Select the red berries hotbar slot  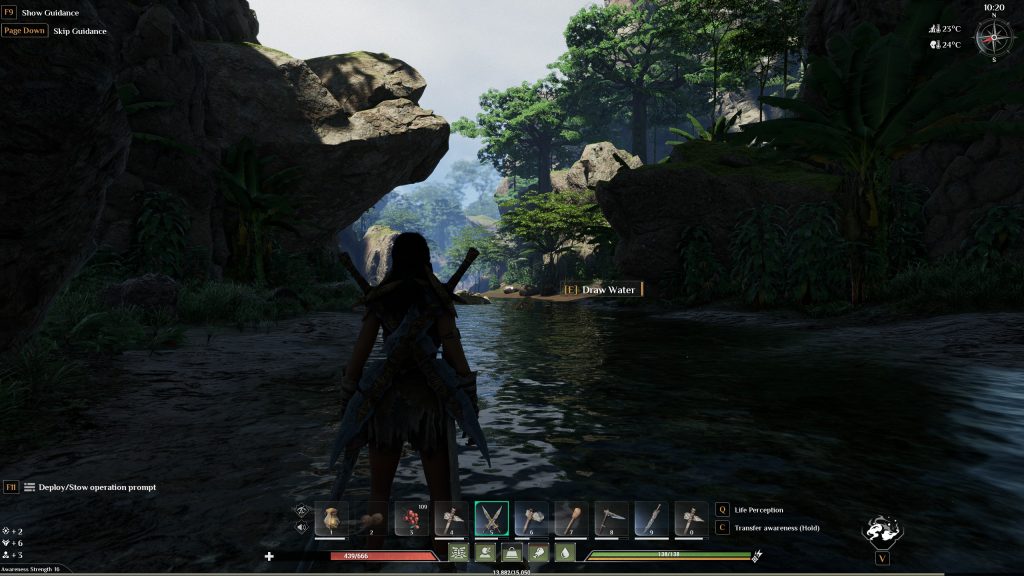(411, 518)
